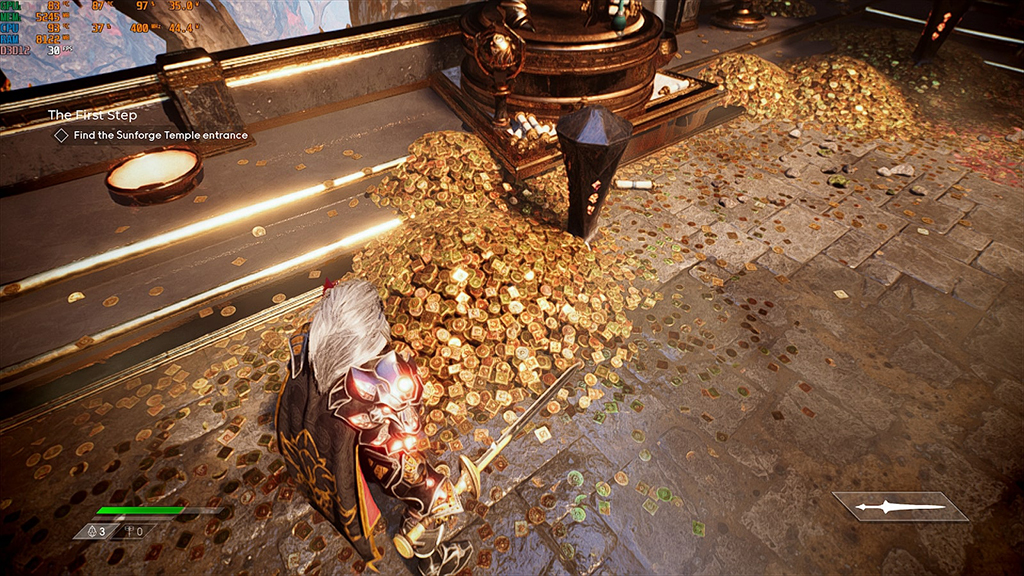Viewport: 1024px width, 576px height.
Task: Select the equipped sword weapon slot
Action: pyautogui.click(x=900, y=507)
